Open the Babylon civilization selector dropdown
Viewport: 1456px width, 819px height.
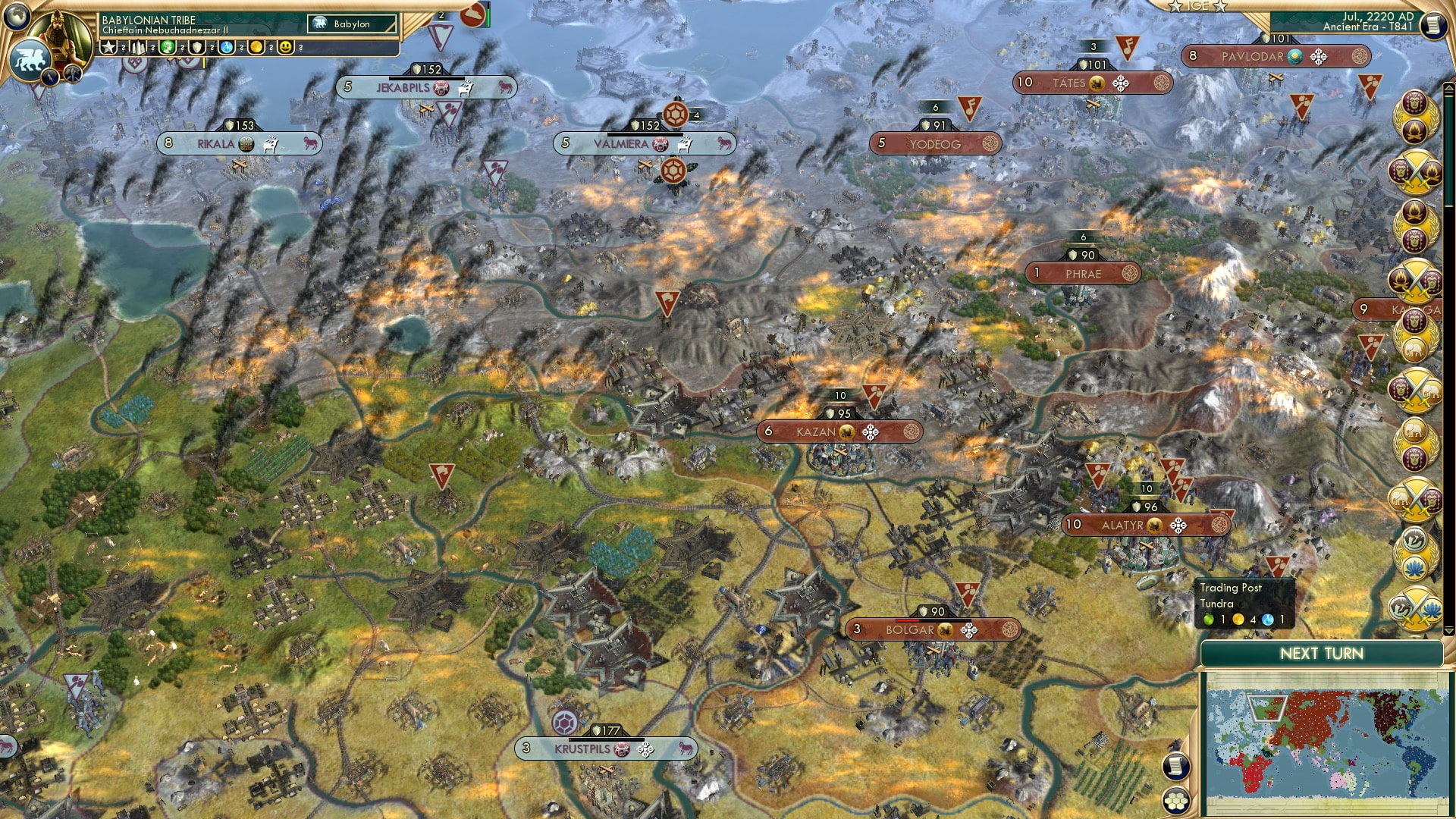click(350, 24)
